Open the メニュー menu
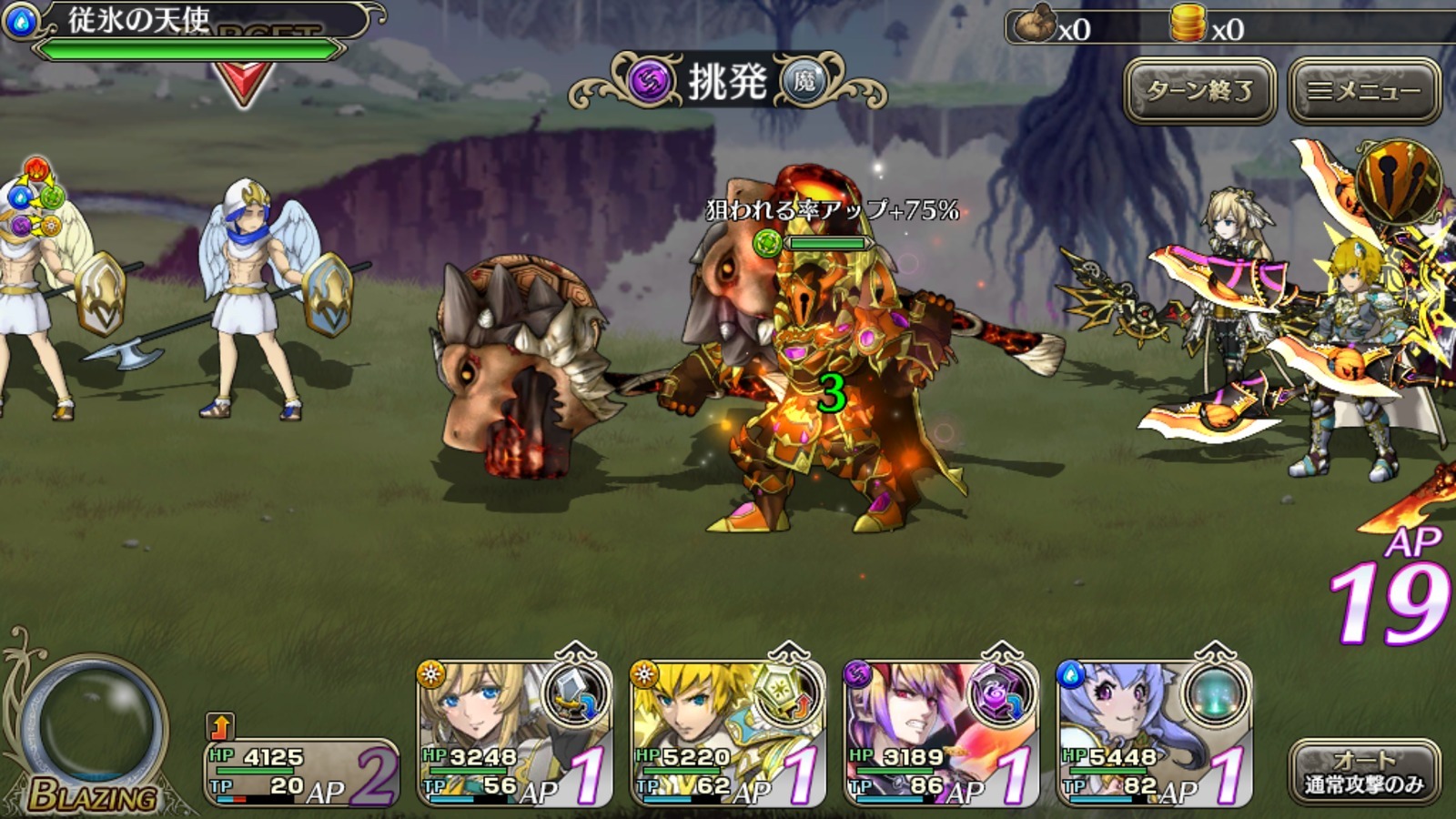1456x819 pixels. coord(1364,90)
